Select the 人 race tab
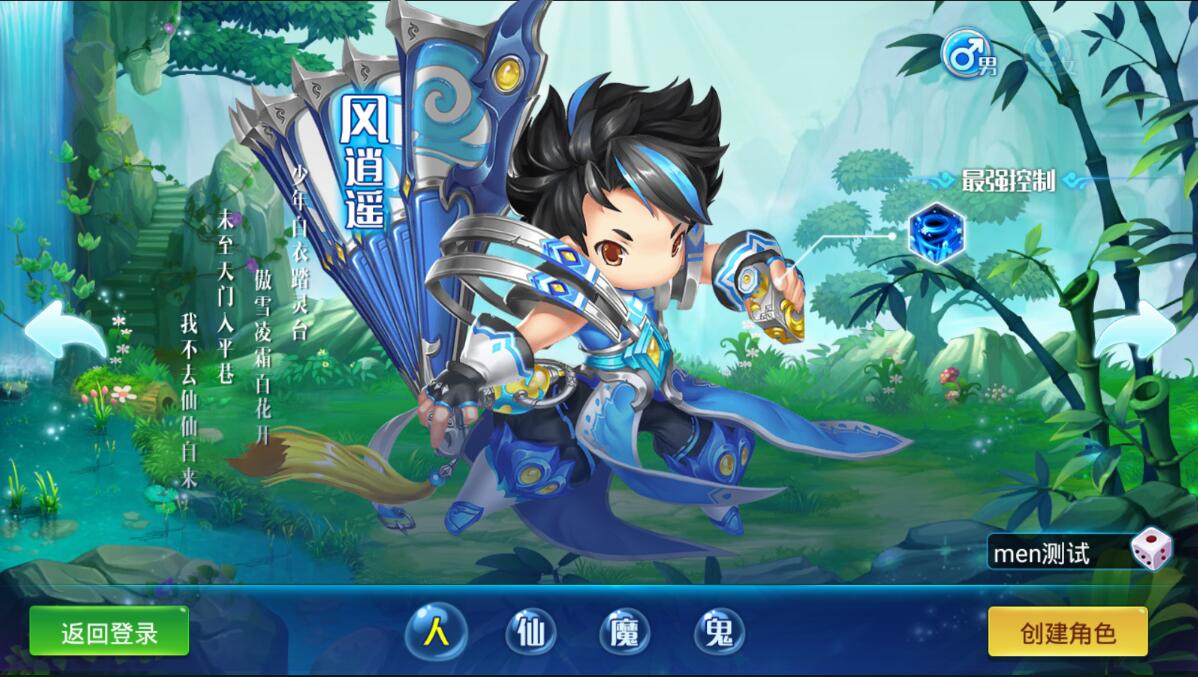The width and height of the screenshot is (1198, 677). [x=435, y=632]
